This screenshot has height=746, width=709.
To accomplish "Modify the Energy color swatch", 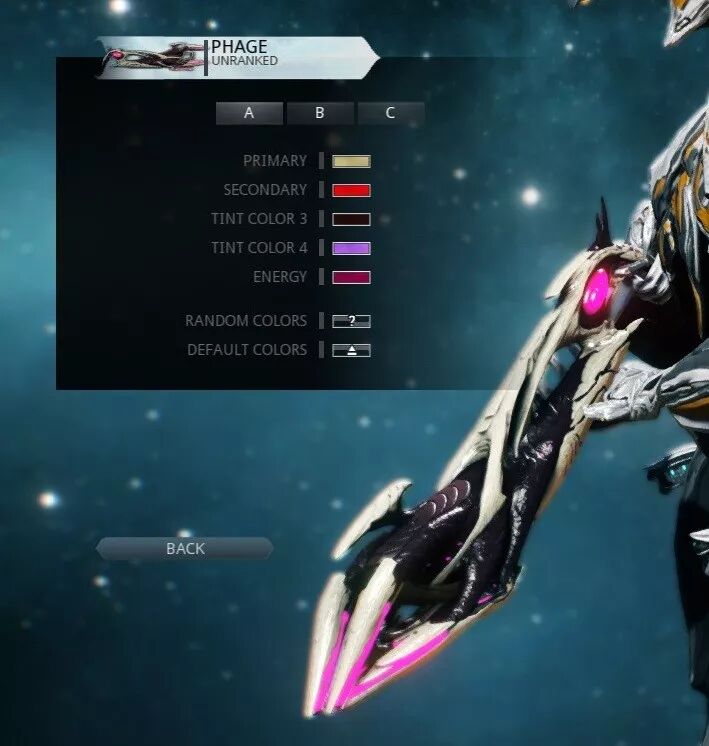I will [351, 277].
